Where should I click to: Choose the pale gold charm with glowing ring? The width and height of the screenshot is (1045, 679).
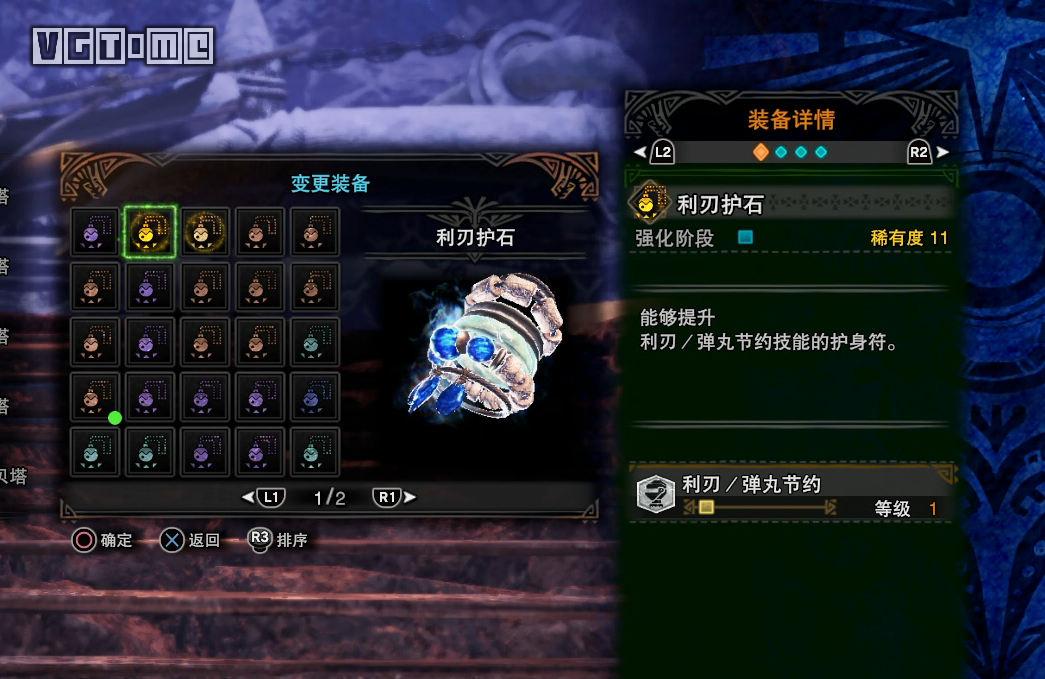(205, 232)
